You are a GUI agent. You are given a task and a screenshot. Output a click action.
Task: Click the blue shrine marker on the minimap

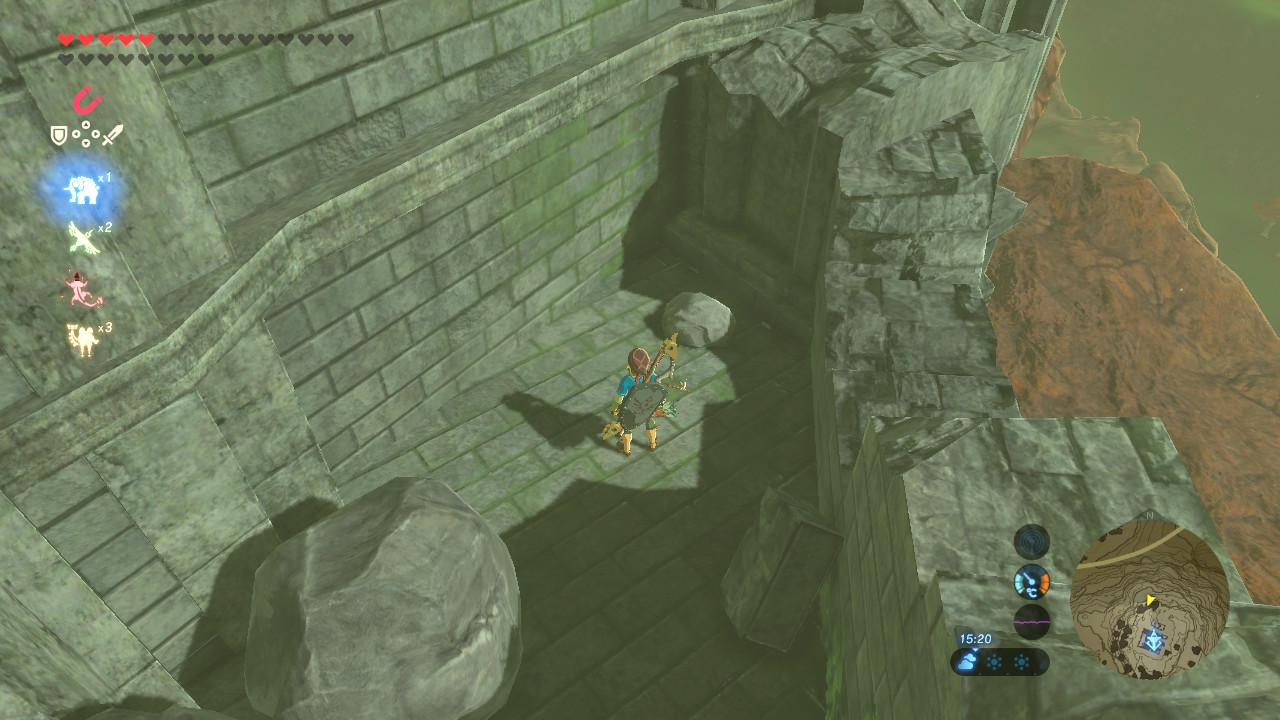point(1156,635)
